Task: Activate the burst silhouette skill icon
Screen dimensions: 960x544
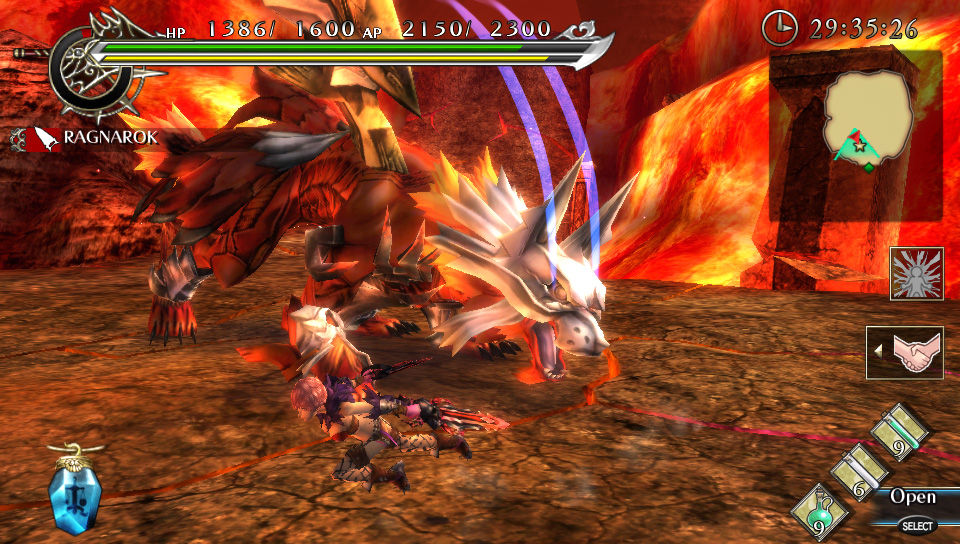Action: [916, 274]
